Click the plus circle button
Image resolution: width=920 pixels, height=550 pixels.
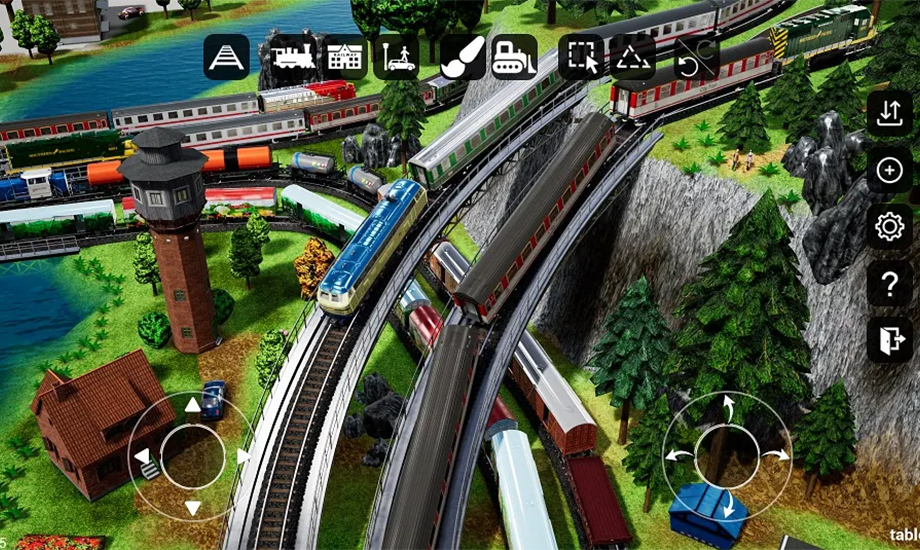click(x=889, y=170)
